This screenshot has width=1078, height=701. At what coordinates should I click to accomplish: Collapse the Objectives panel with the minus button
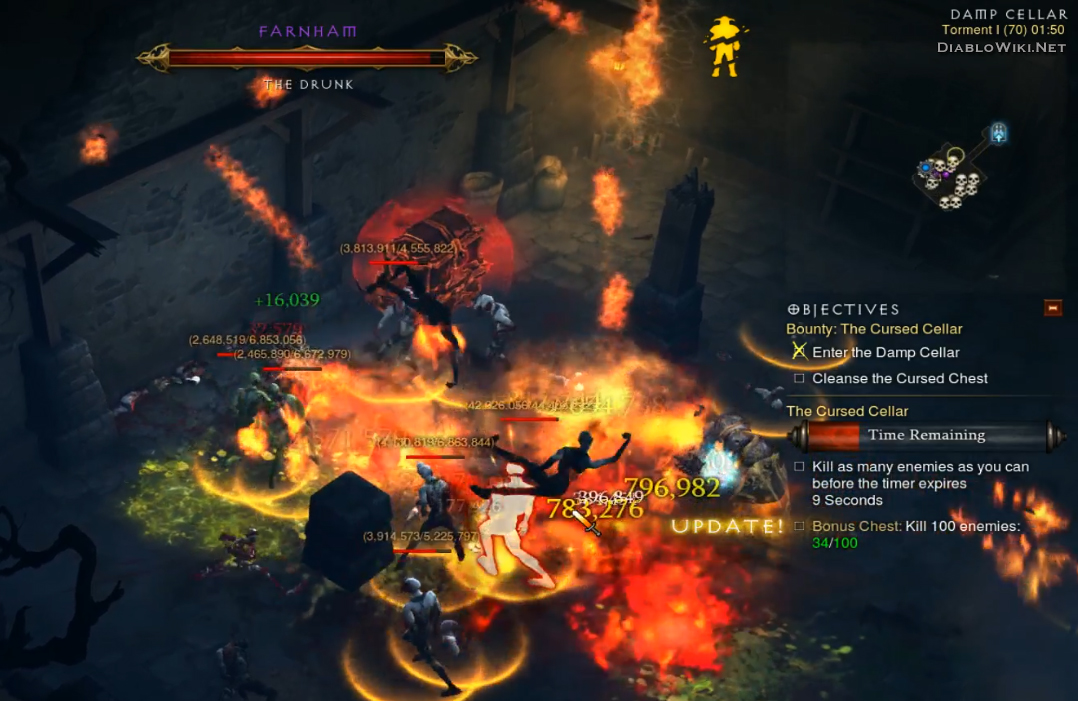[x=1052, y=308]
